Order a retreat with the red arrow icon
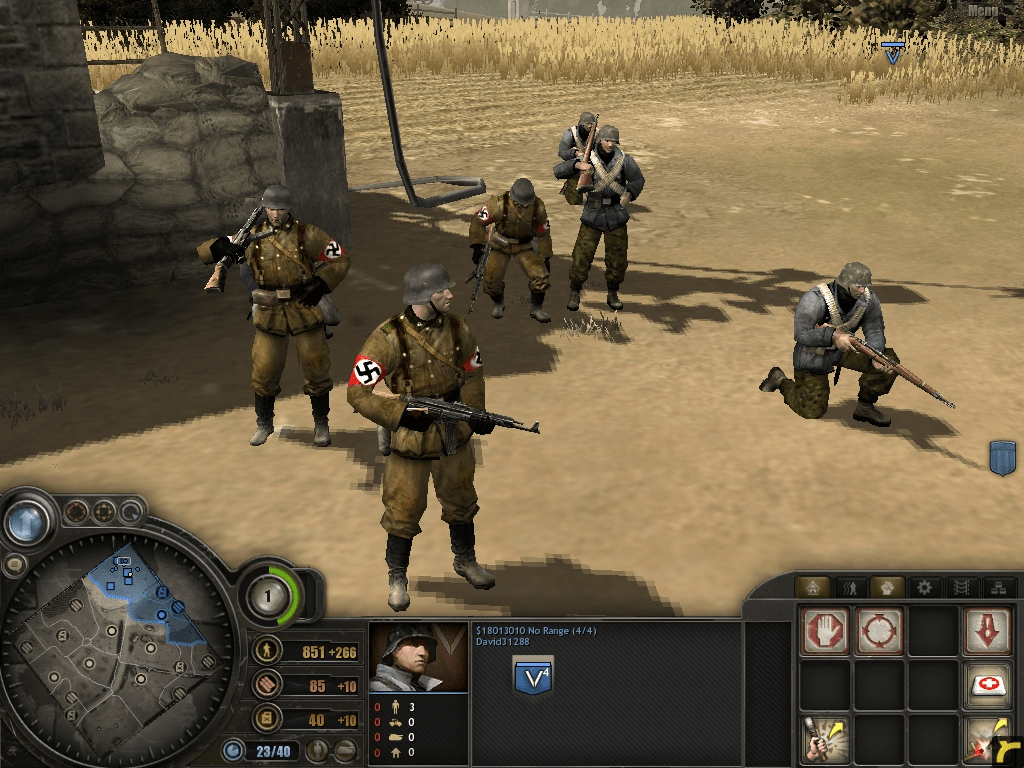1024x768 pixels. (988, 631)
